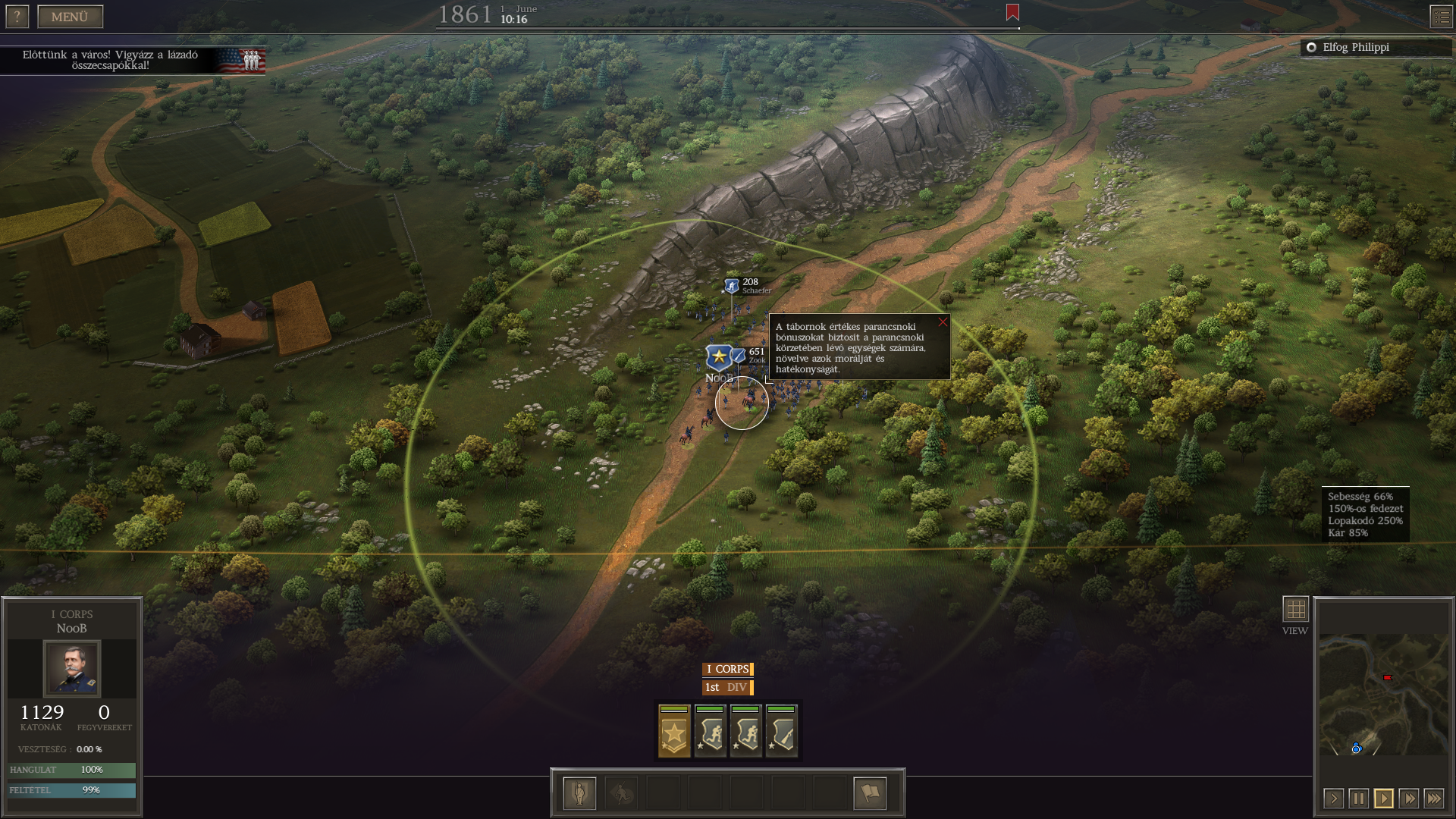Click the question mark help button
Image resolution: width=1456 pixels, height=819 pixels.
coord(17,17)
